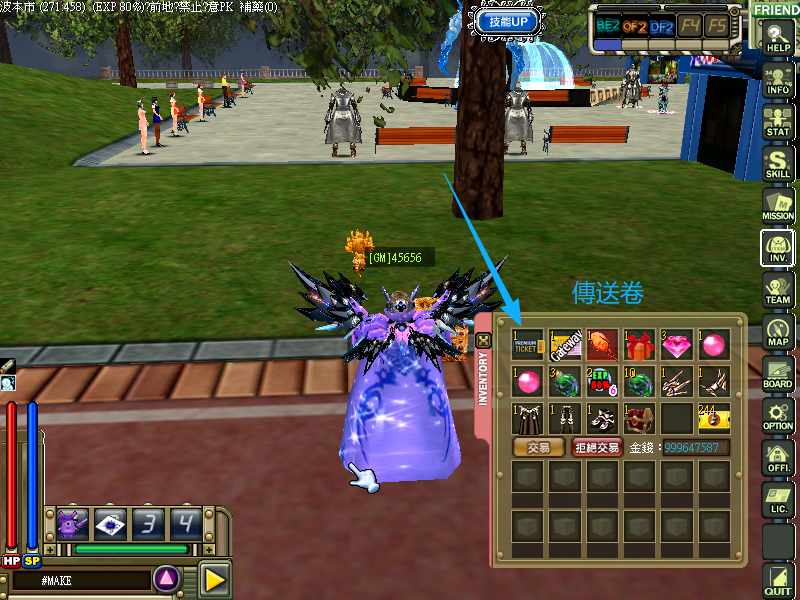Image resolution: width=800 pixels, height=600 pixels.
Task: Click the QUIT button
Action: (777, 577)
